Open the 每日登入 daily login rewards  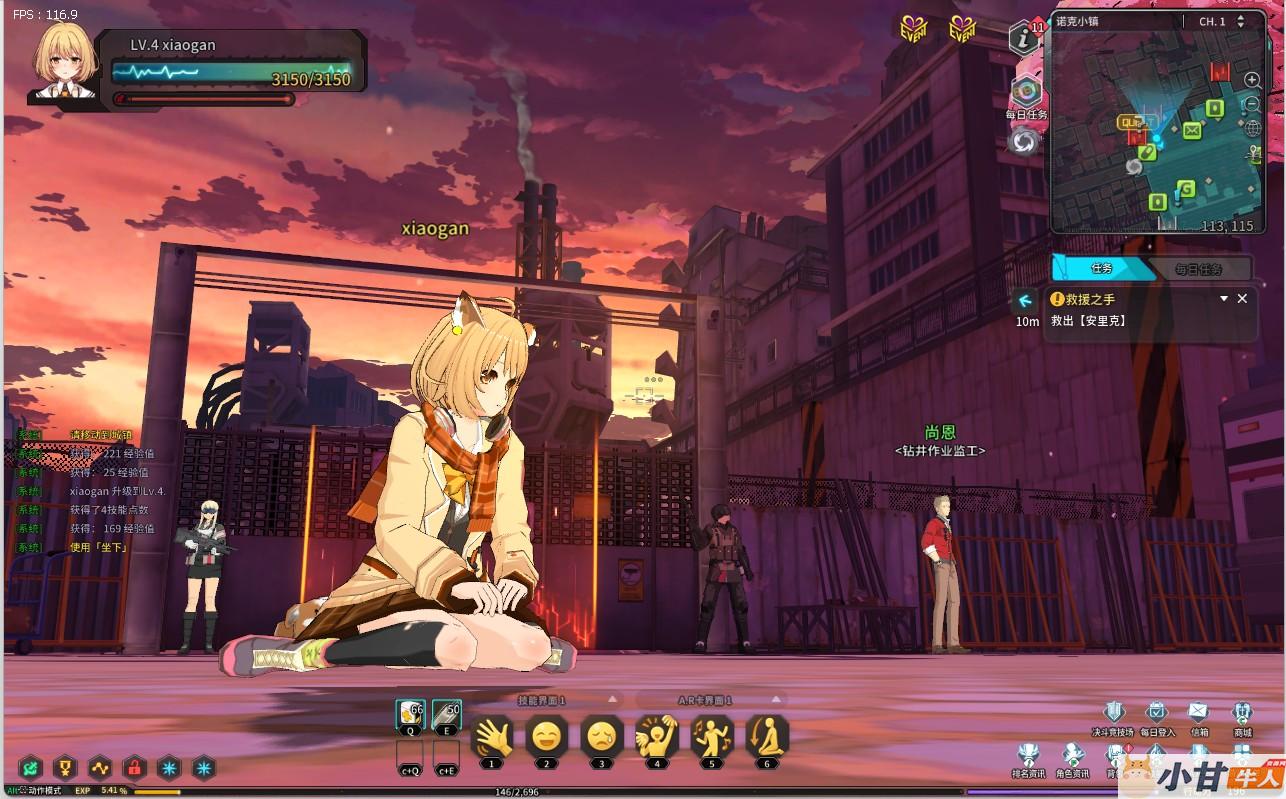point(1157,712)
